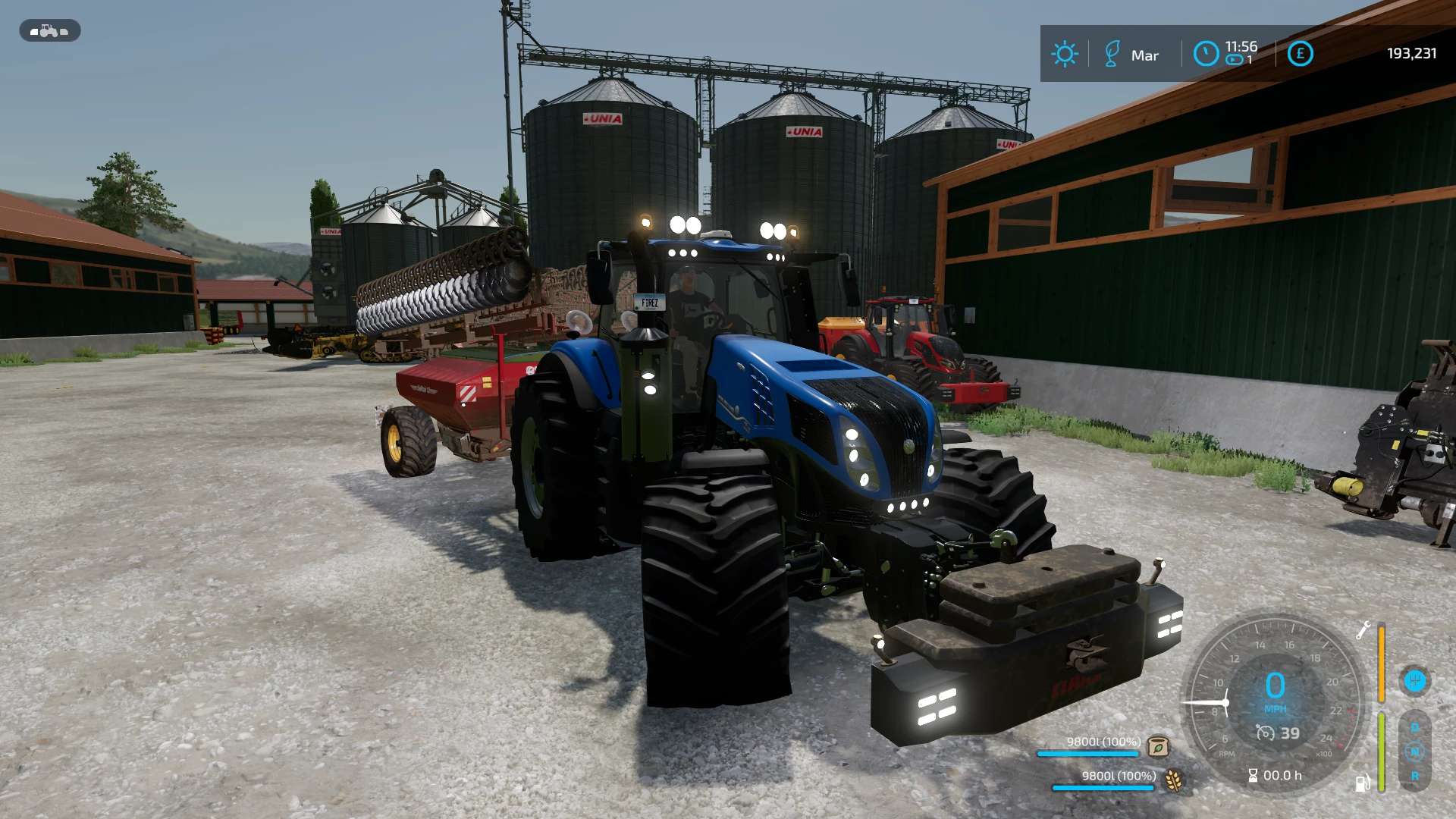Click the hourglass operating hours icon
The height and width of the screenshot is (819, 1456).
tap(1253, 776)
